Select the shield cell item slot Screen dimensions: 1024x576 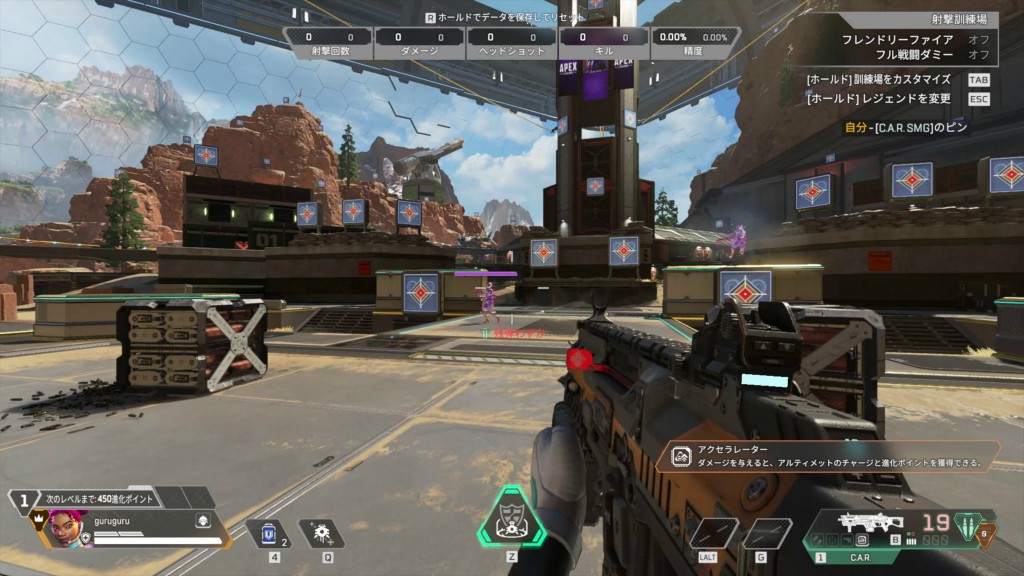tap(267, 534)
